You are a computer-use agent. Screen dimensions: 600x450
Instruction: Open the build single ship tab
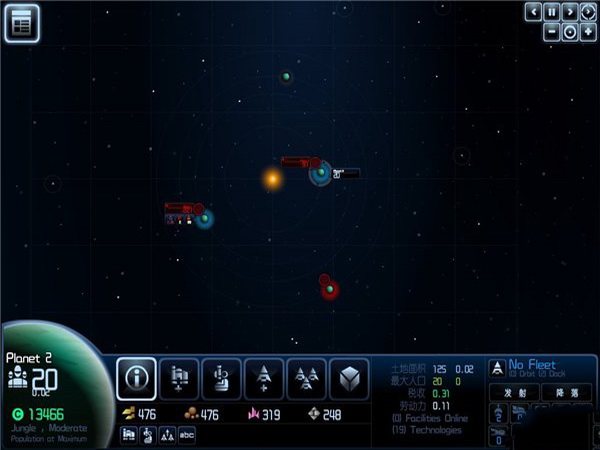(264, 379)
